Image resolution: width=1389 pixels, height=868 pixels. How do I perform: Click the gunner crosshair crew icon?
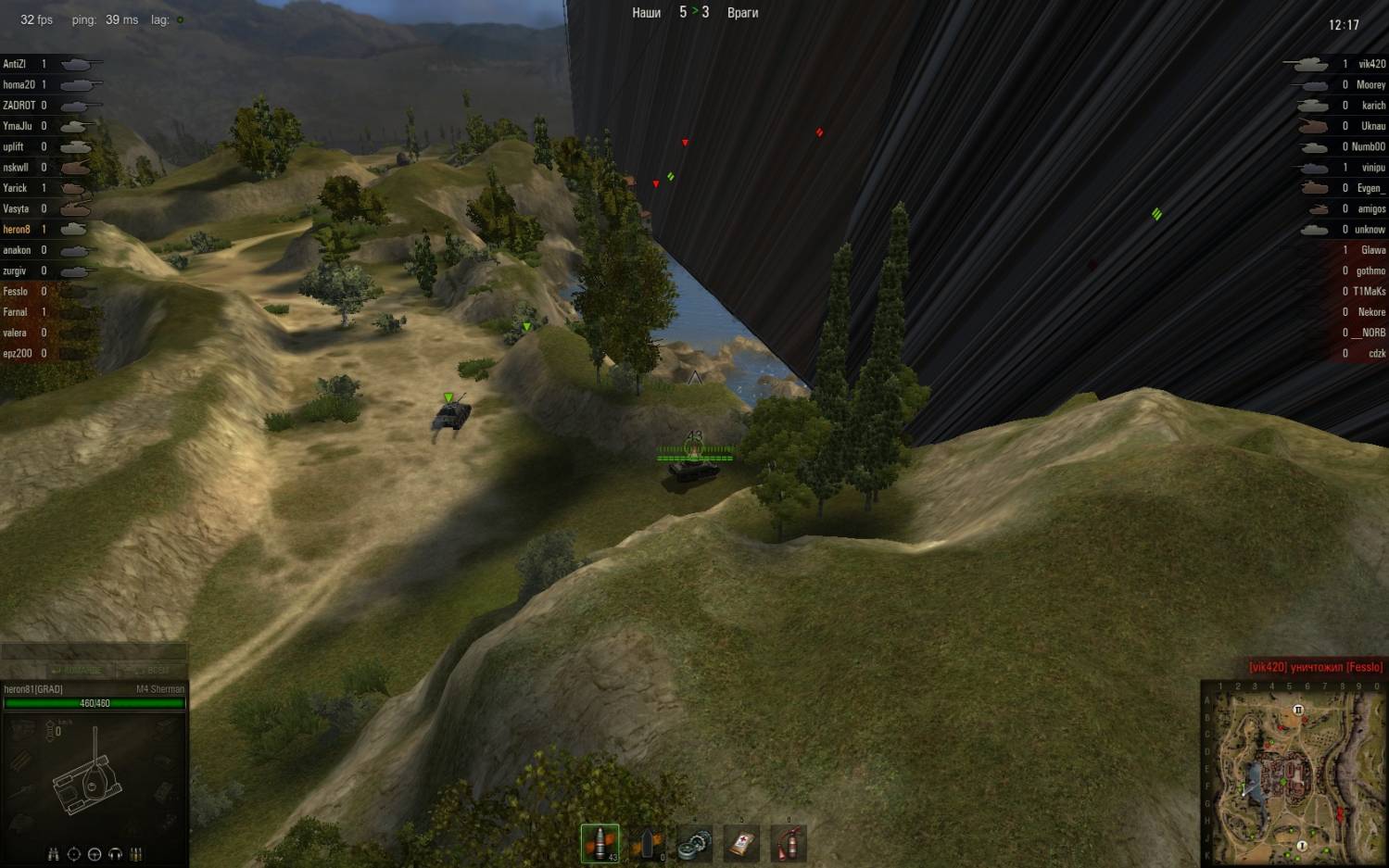[74, 854]
